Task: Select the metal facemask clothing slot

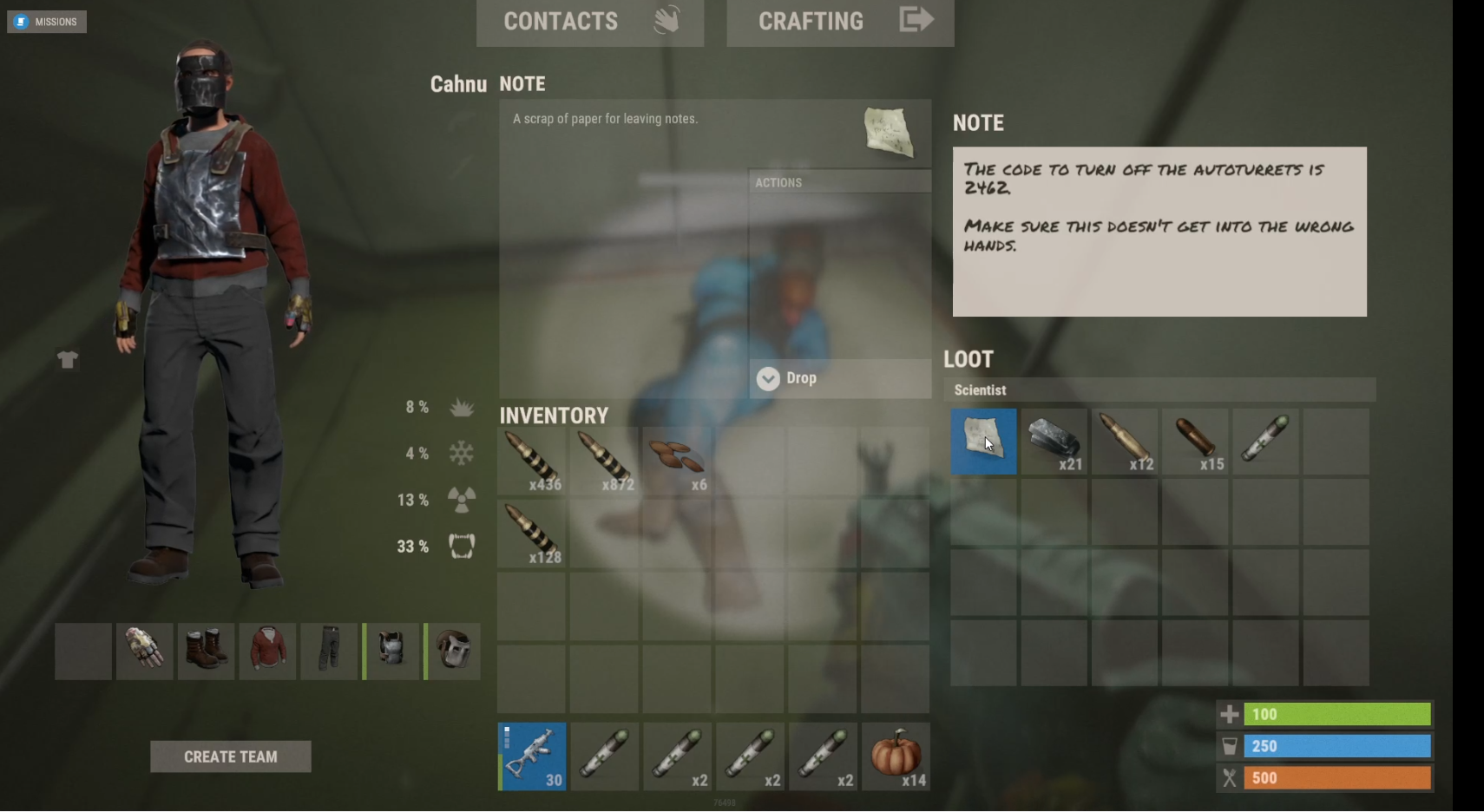Action: pyautogui.click(x=453, y=651)
